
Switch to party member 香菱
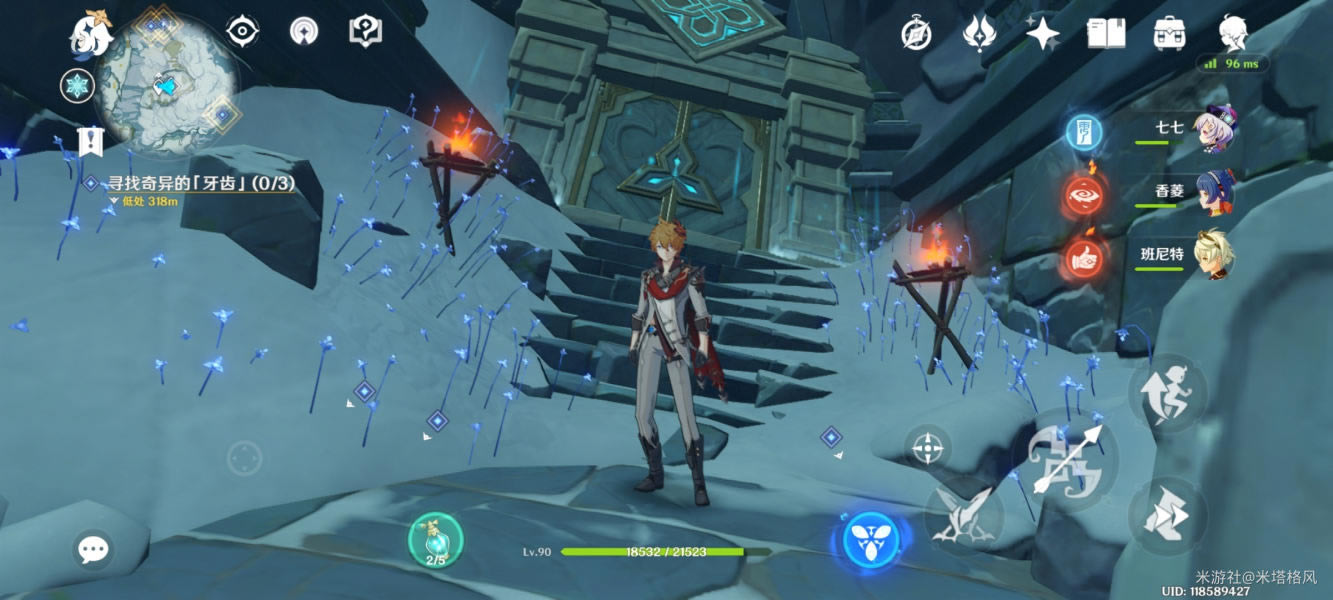coord(1214,193)
